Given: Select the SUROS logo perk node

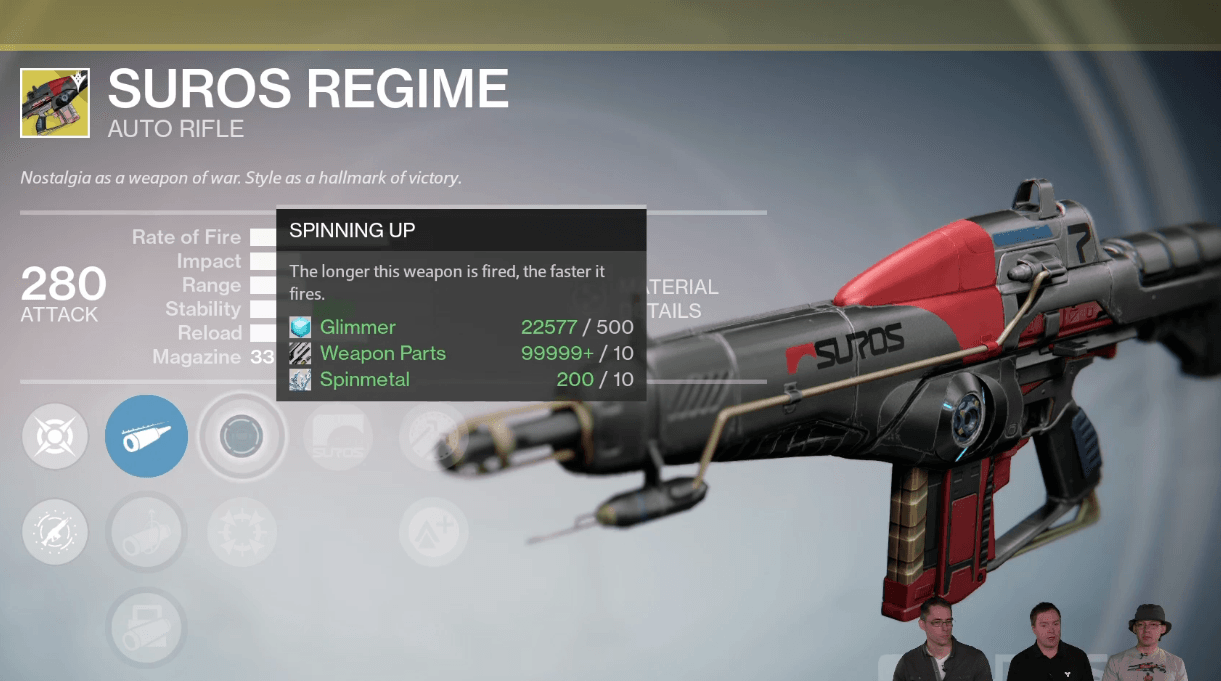Looking at the screenshot, I should (x=337, y=437).
